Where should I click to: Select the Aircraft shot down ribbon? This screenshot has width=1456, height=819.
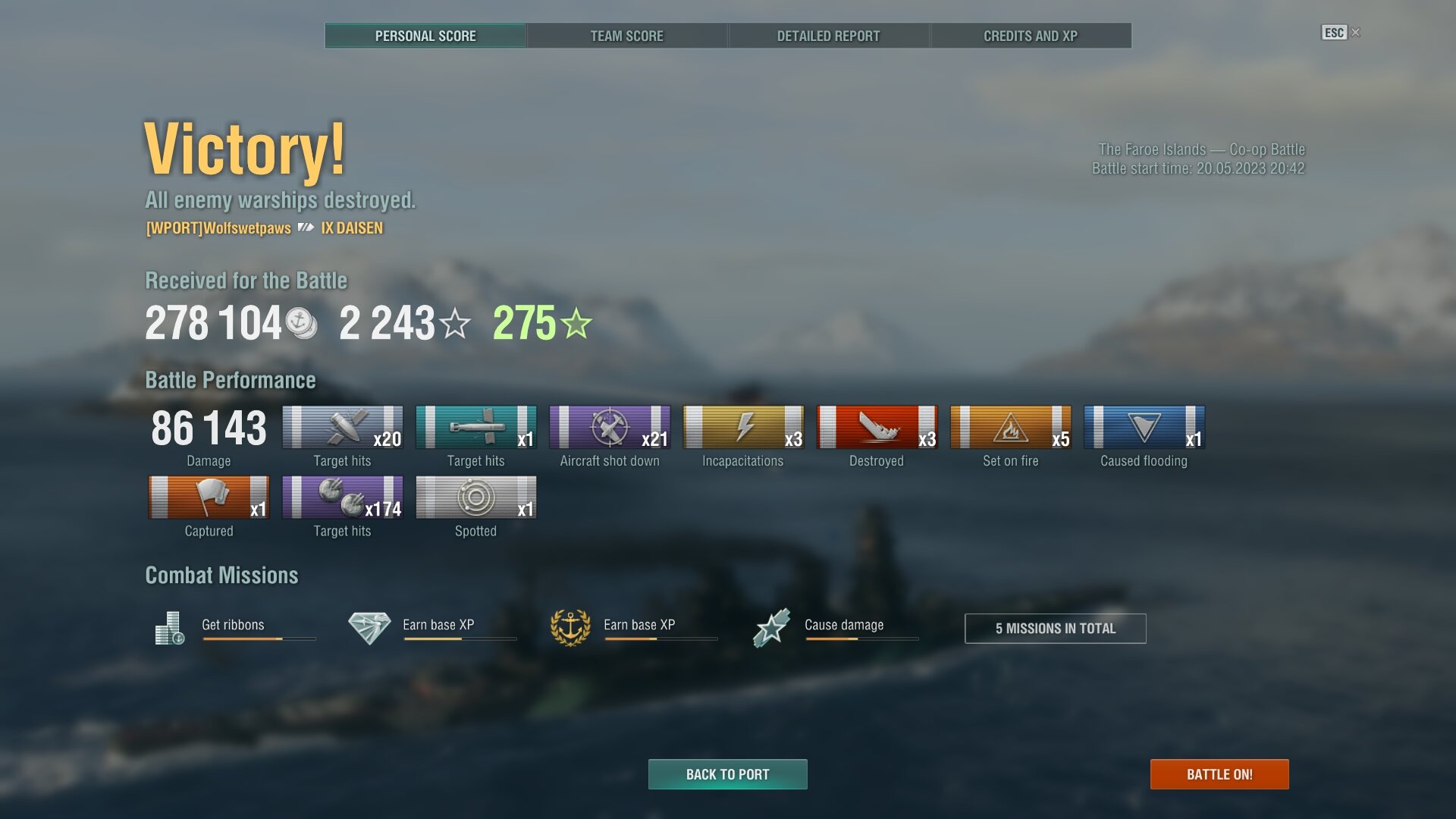tap(610, 427)
